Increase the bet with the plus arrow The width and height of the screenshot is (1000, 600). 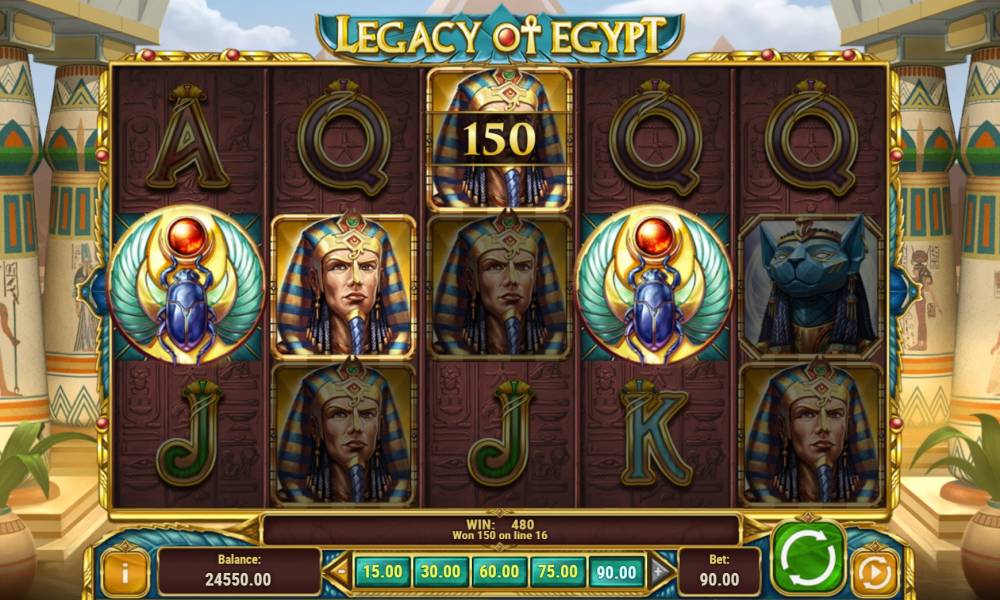point(659,572)
